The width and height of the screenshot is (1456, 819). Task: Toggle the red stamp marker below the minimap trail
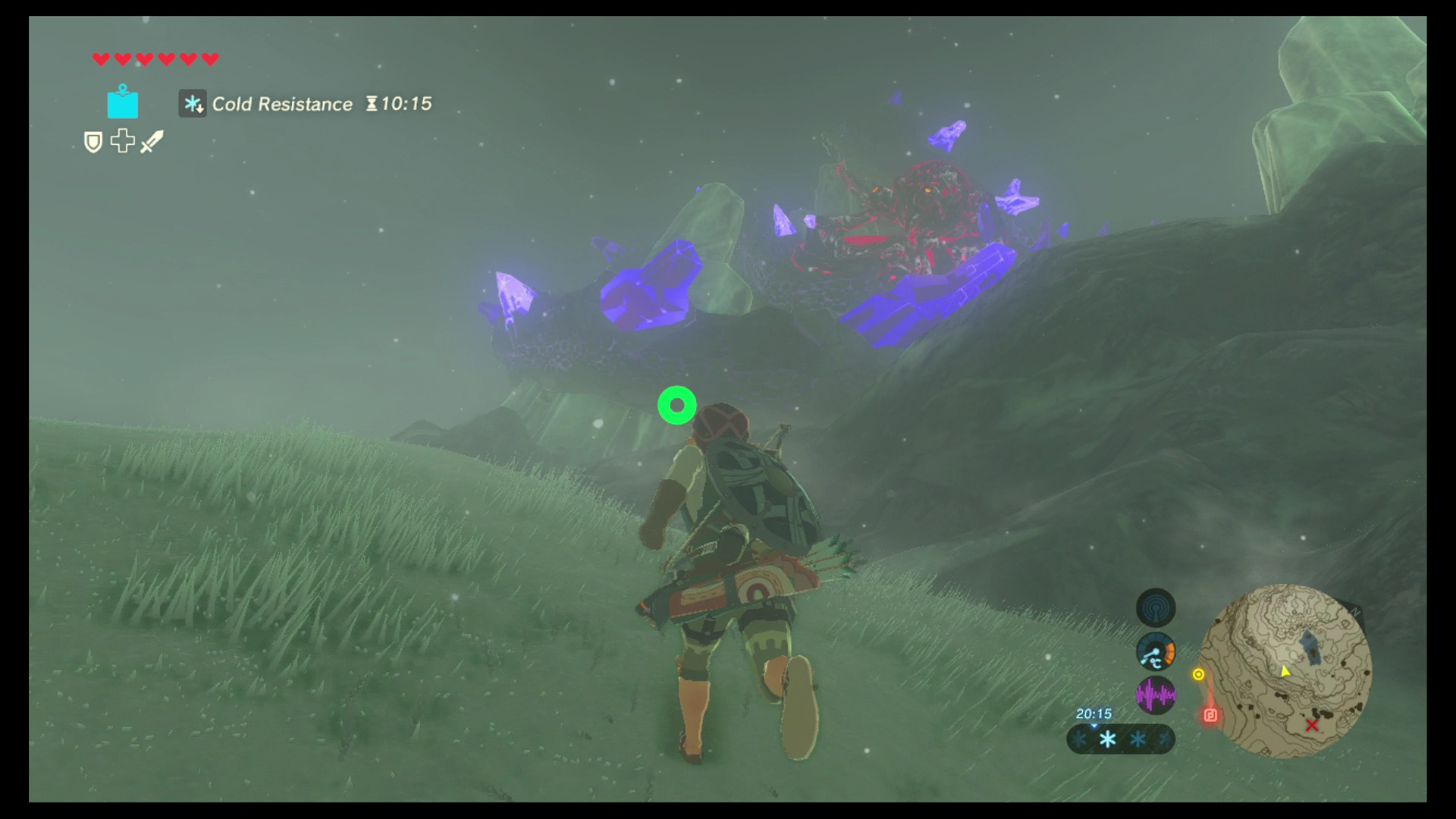point(1210,714)
